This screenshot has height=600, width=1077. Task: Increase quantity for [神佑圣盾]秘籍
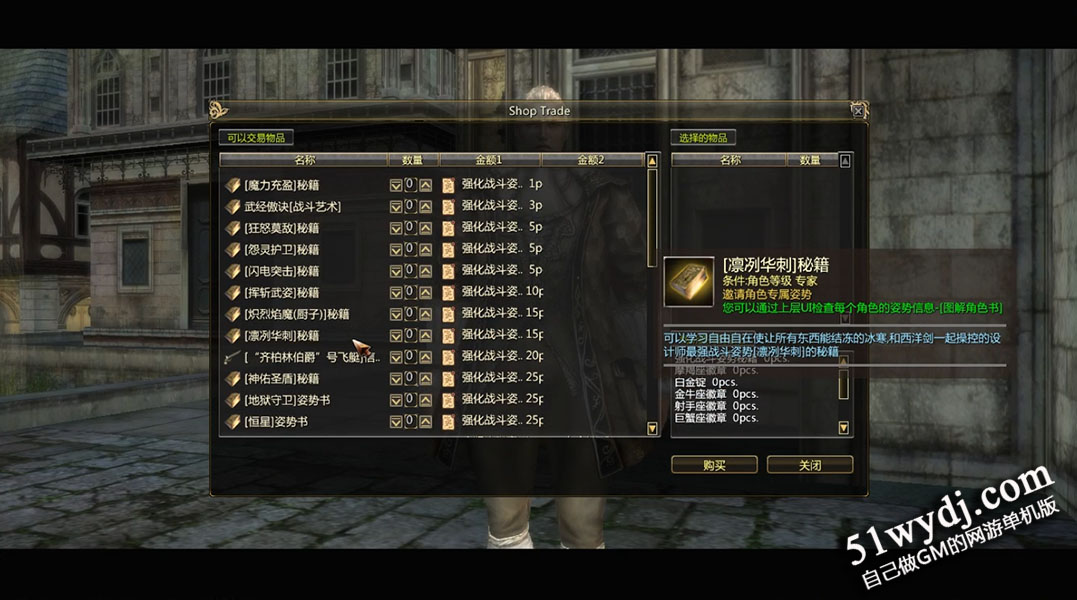coord(426,379)
